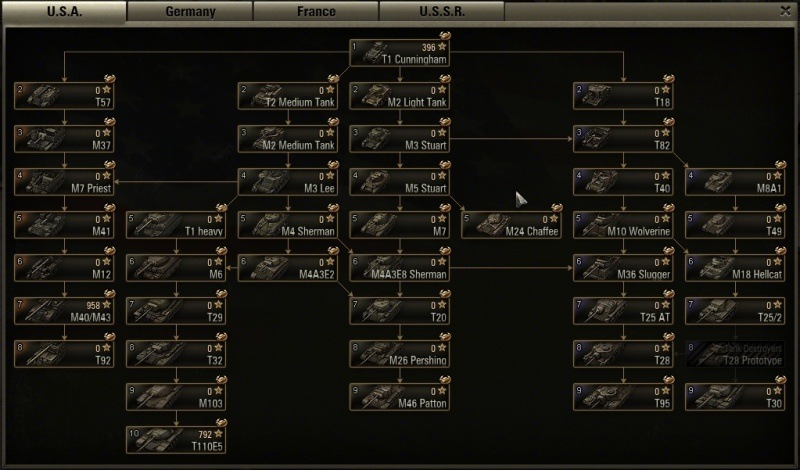The image size is (800, 470).
Task: Choose the M7 Priest artillery node
Action: coord(63,182)
